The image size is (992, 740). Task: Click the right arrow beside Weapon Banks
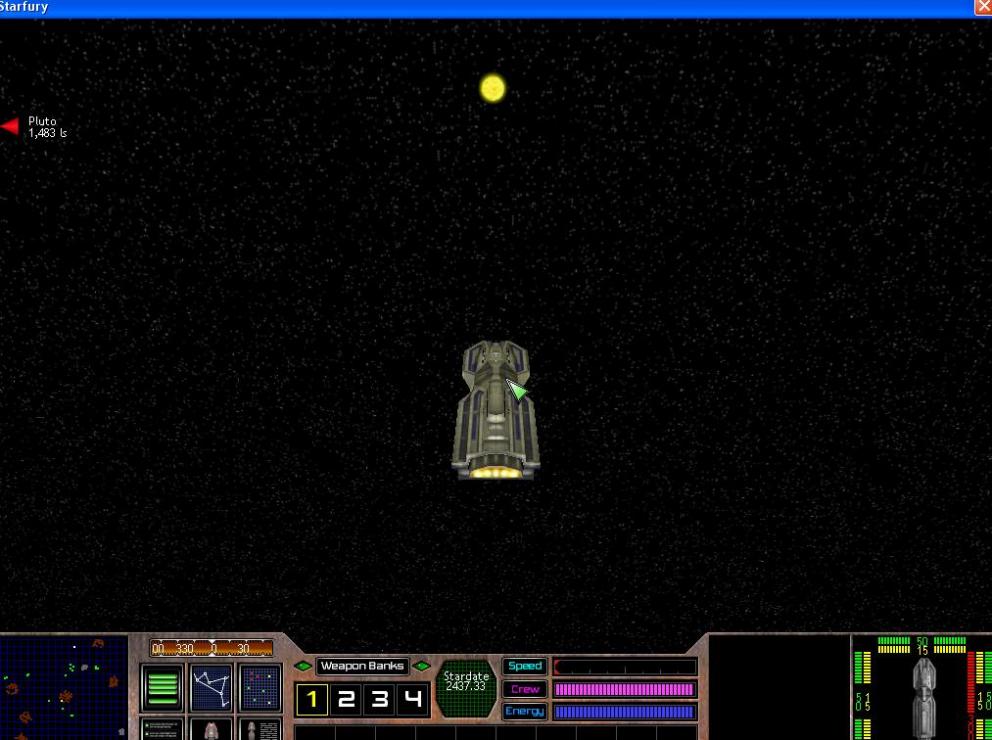coord(422,666)
